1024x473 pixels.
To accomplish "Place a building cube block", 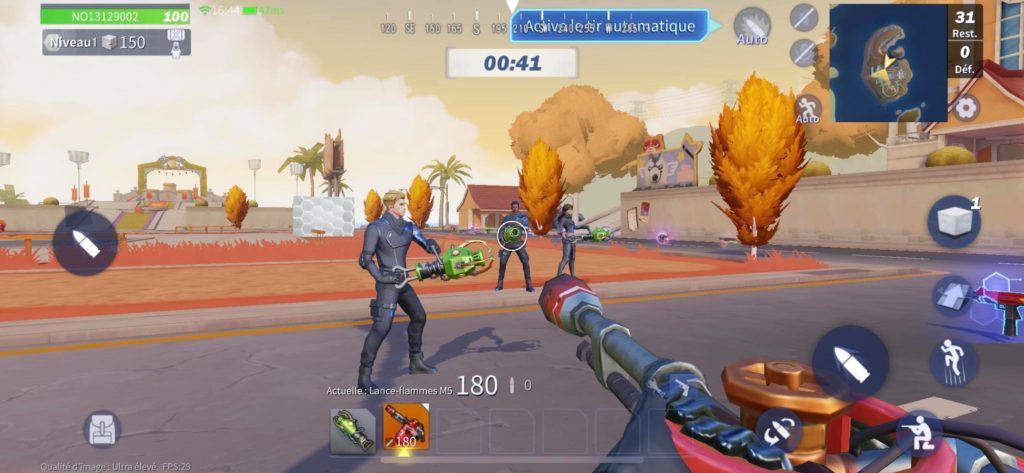I will [952, 221].
